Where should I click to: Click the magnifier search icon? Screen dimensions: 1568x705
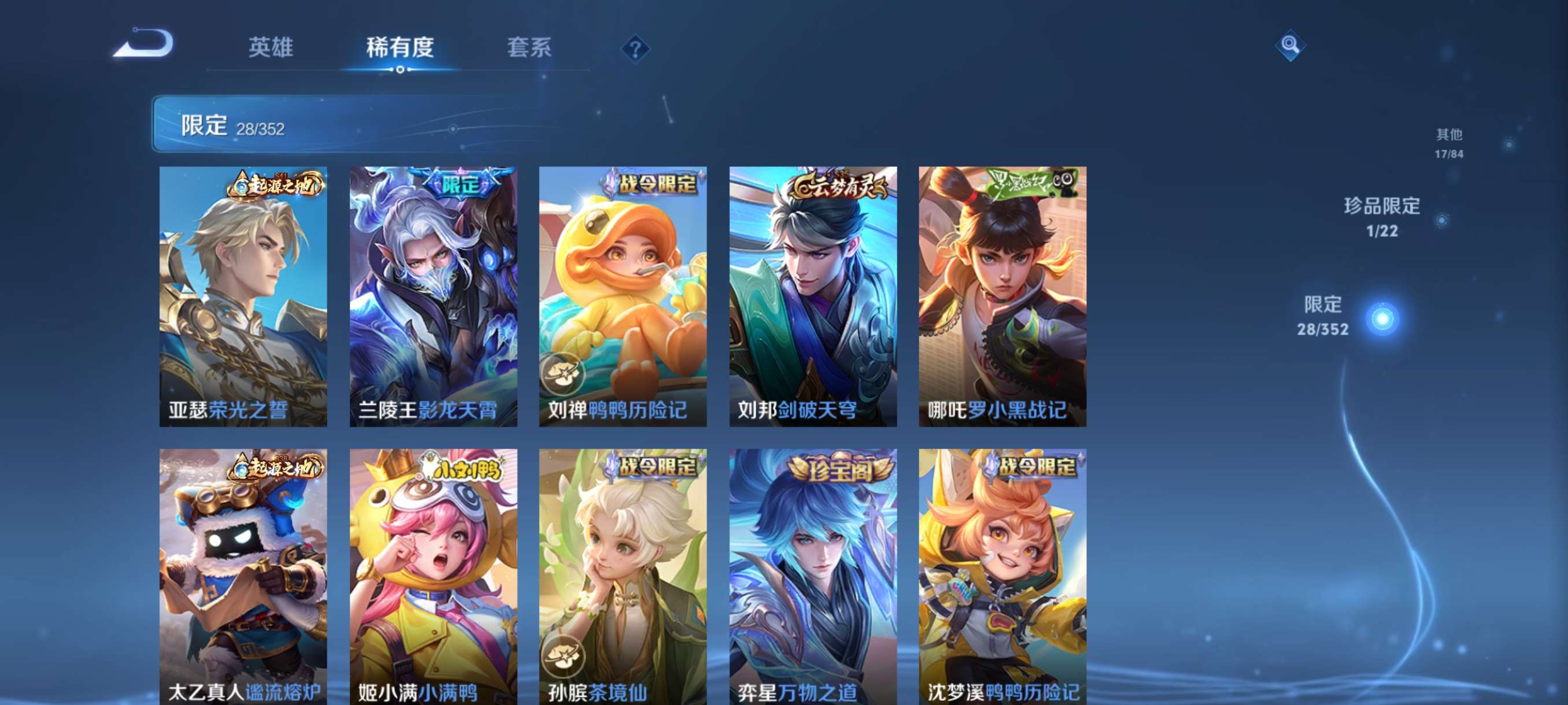(x=1289, y=45)
